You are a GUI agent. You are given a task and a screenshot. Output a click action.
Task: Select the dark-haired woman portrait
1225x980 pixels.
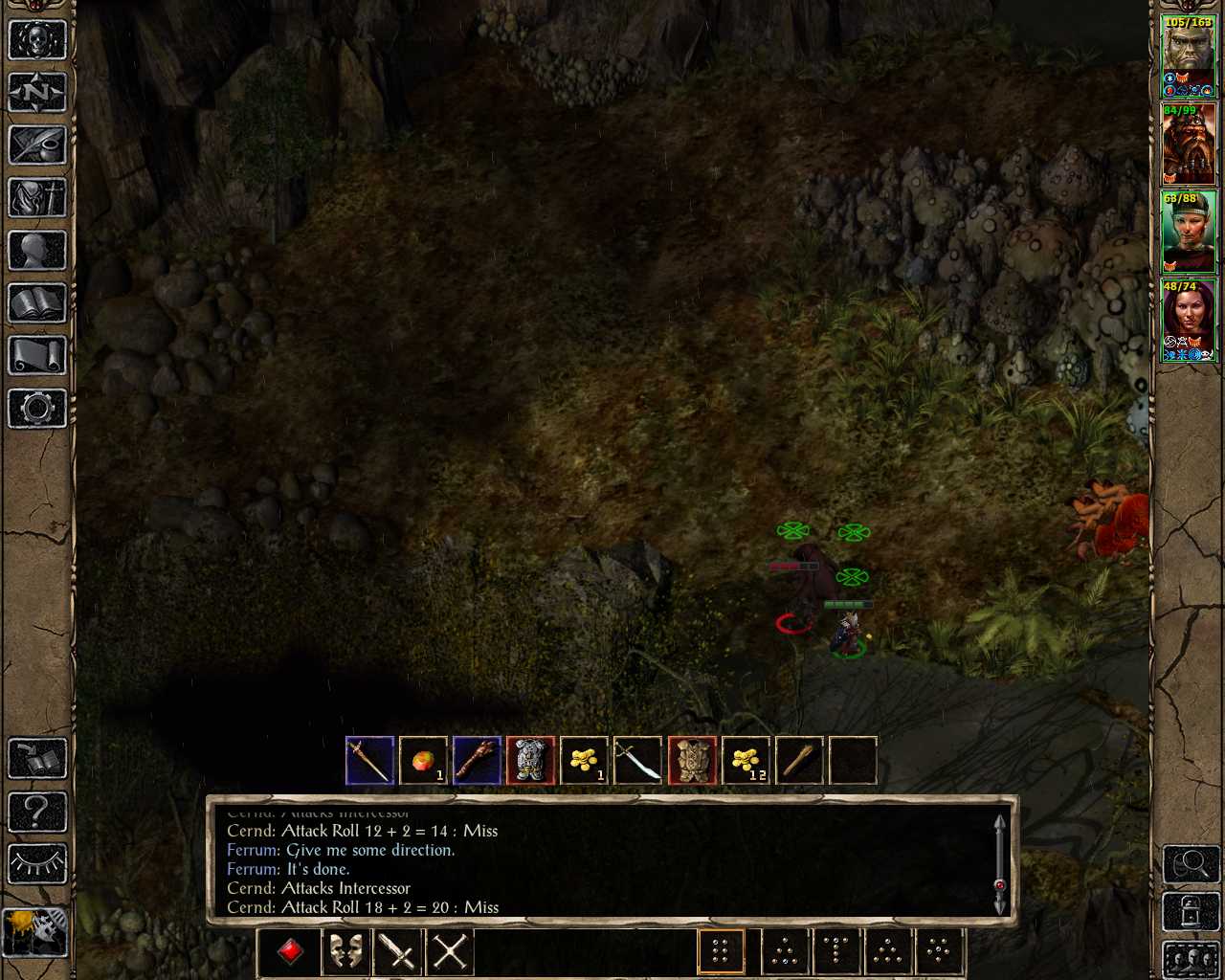click(1188, 321)
